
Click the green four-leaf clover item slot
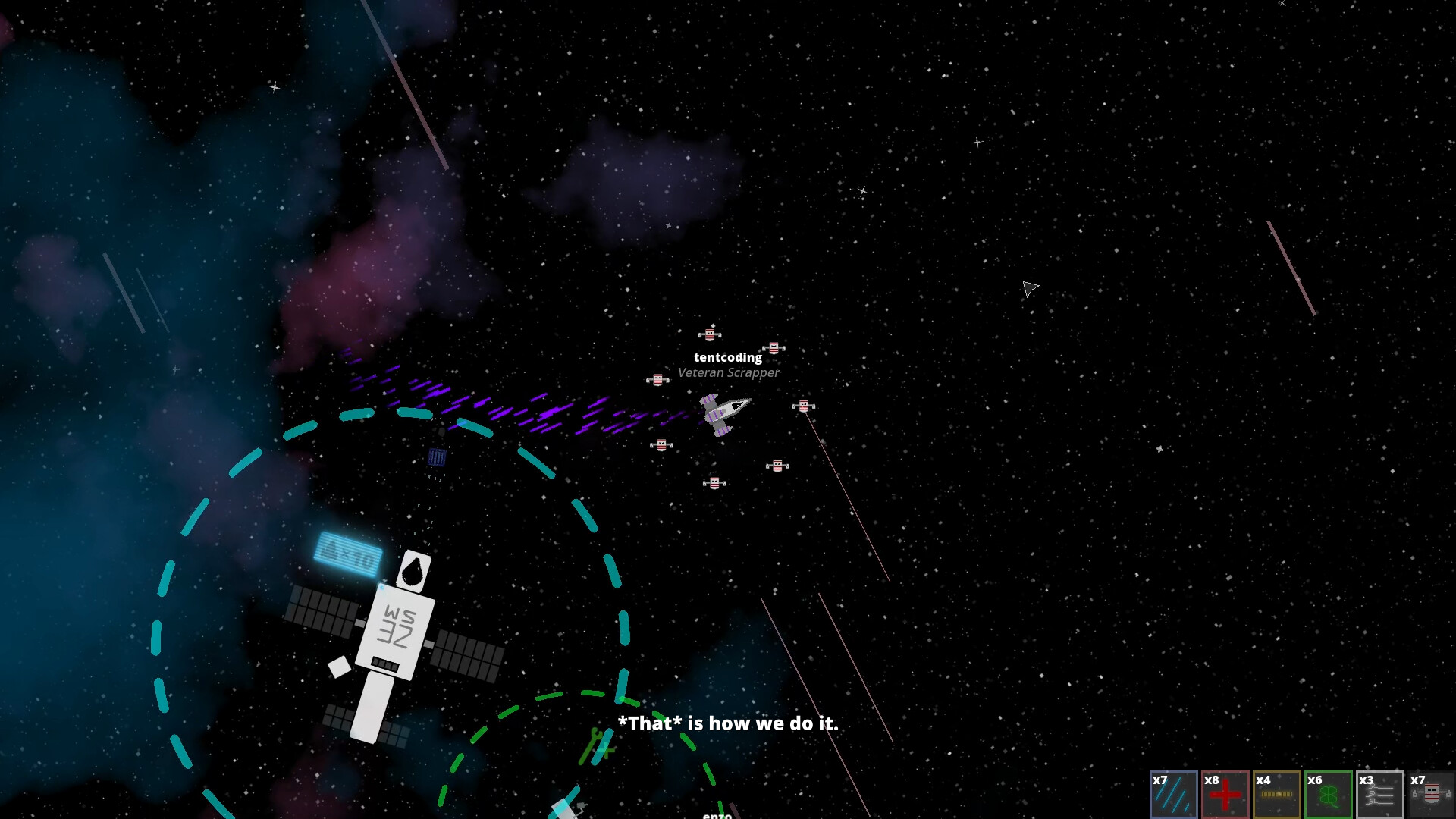coord(1329,795)
